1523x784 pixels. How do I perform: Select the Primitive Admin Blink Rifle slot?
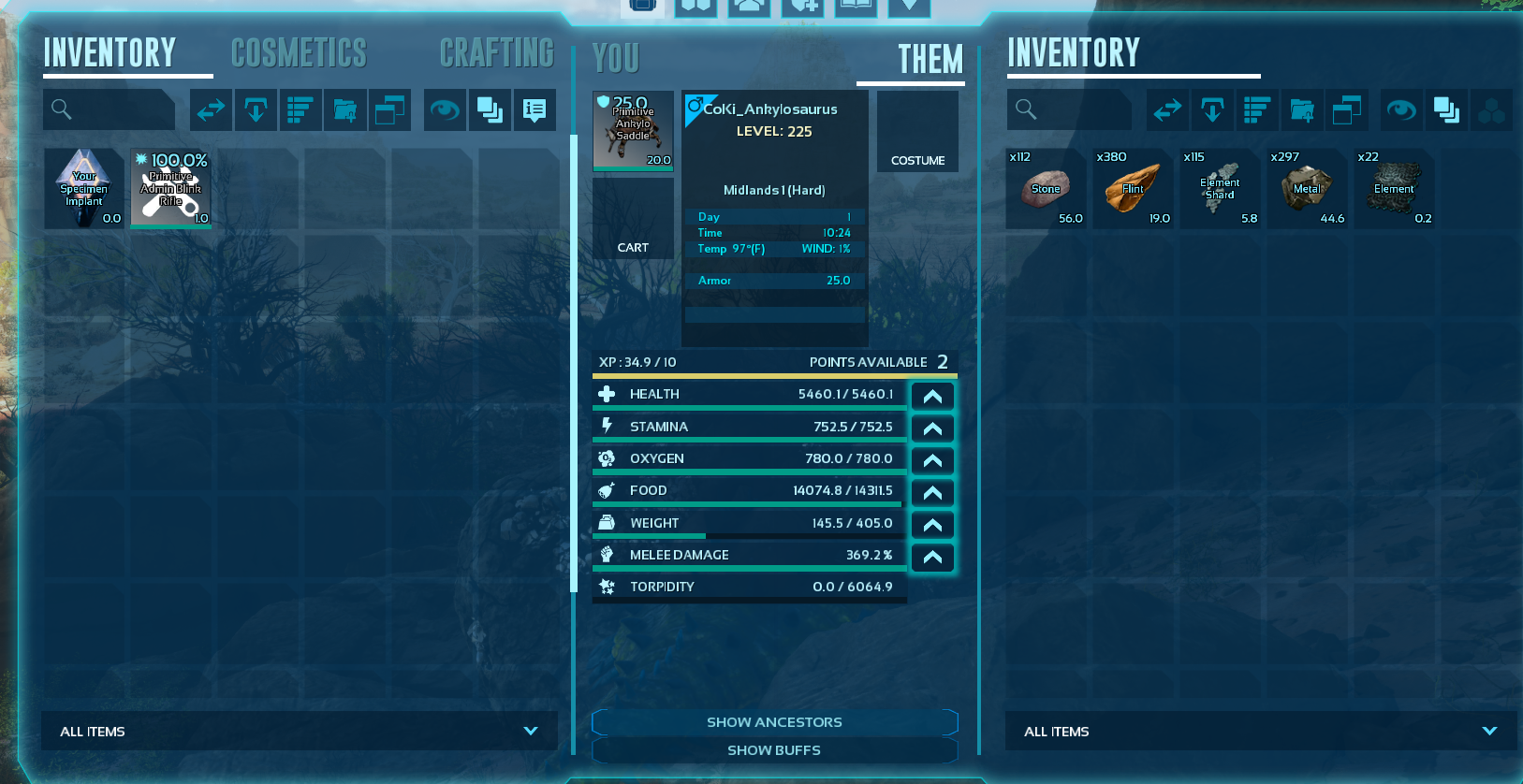[x=171, y=188]
